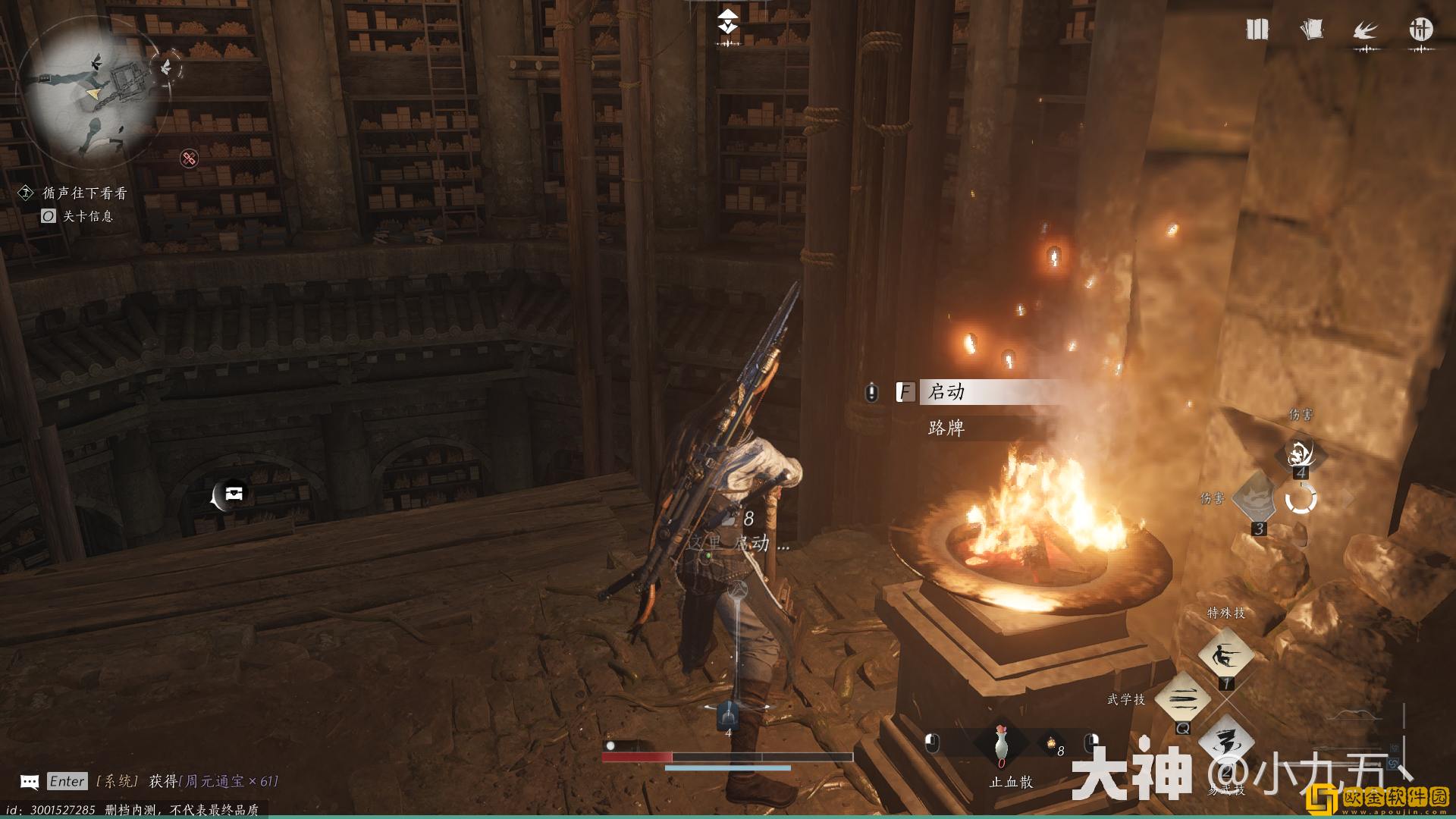This screenshot has height=819, width=1456.
Task: Open the chat bubble icon
Action: point(30,781)
